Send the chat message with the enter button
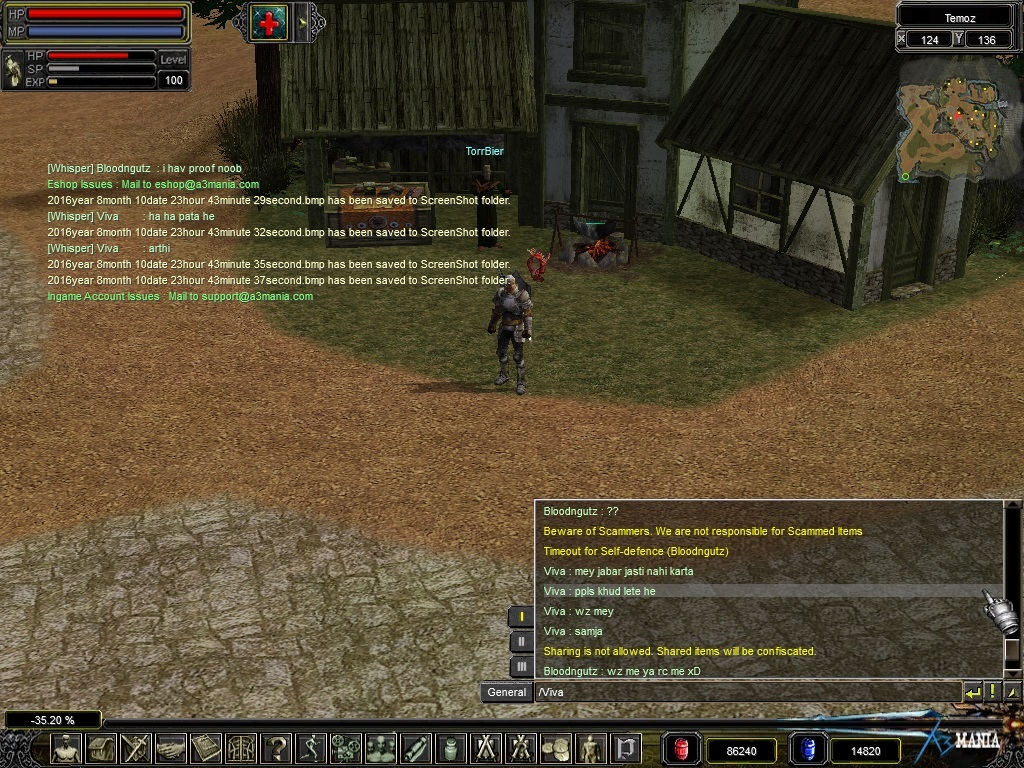This screenshot has width=1024, height=768. (972, 692)
